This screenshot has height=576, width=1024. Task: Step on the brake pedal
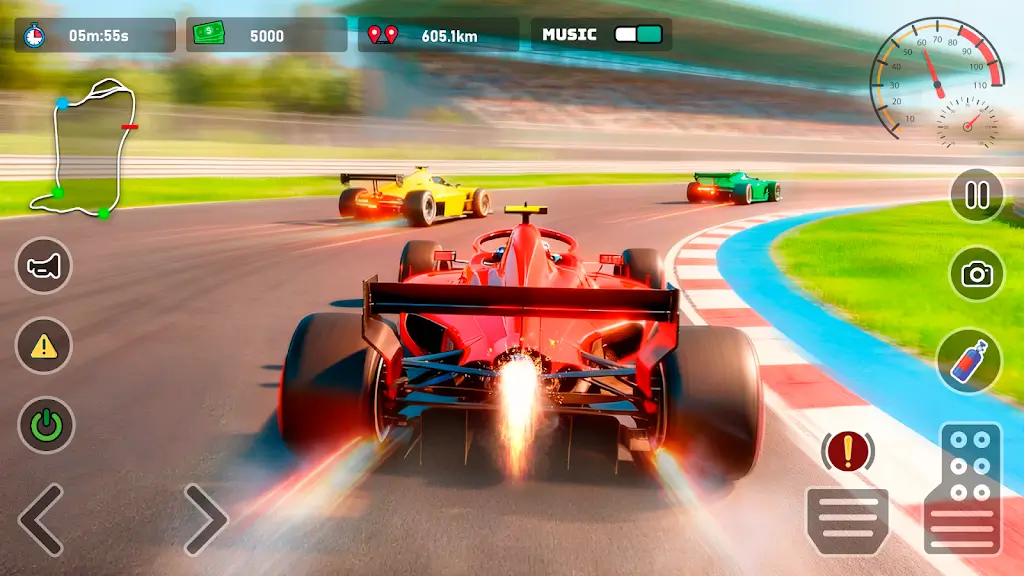click(847, 520)
